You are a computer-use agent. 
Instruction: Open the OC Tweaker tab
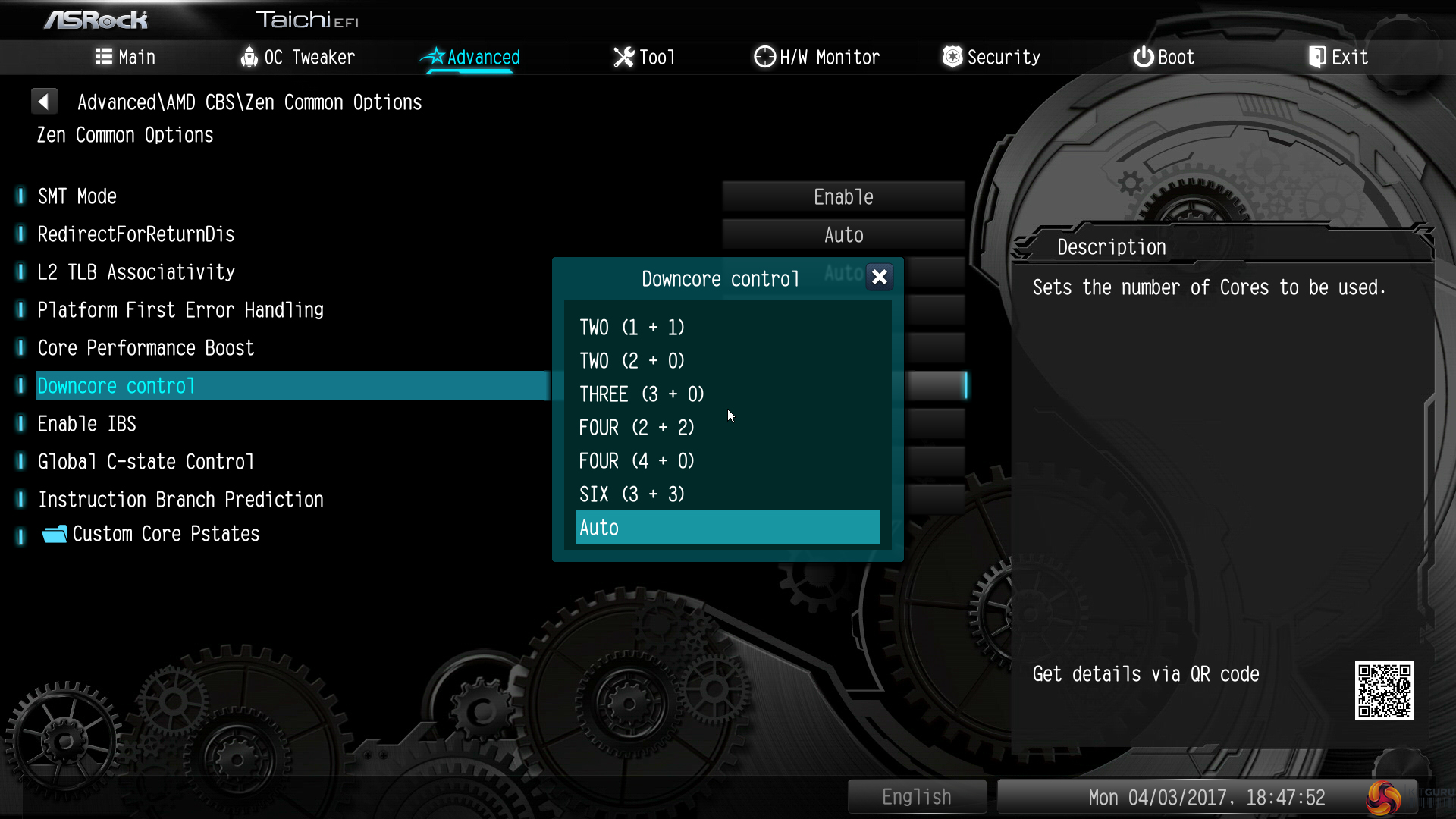point(298,58)
